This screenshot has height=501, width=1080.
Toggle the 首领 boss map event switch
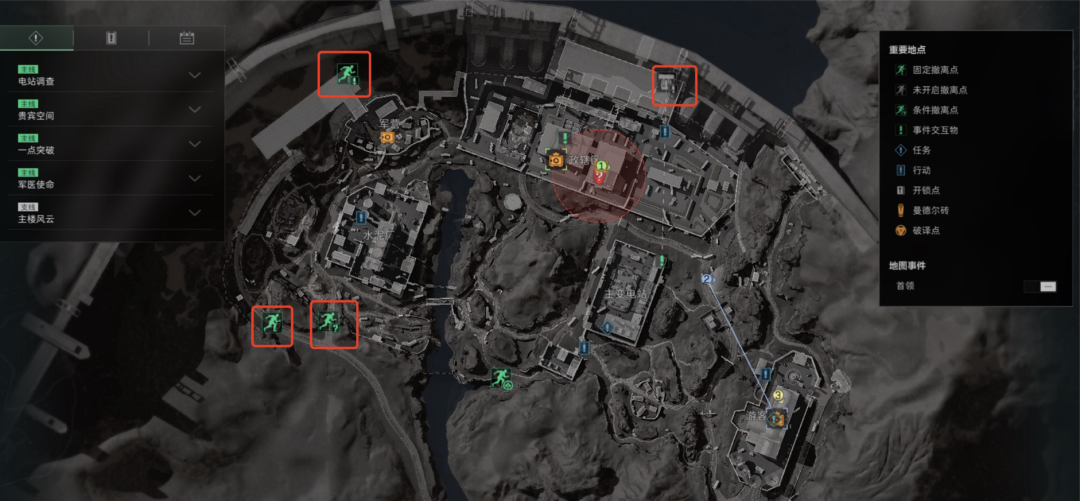[1039, 286]
